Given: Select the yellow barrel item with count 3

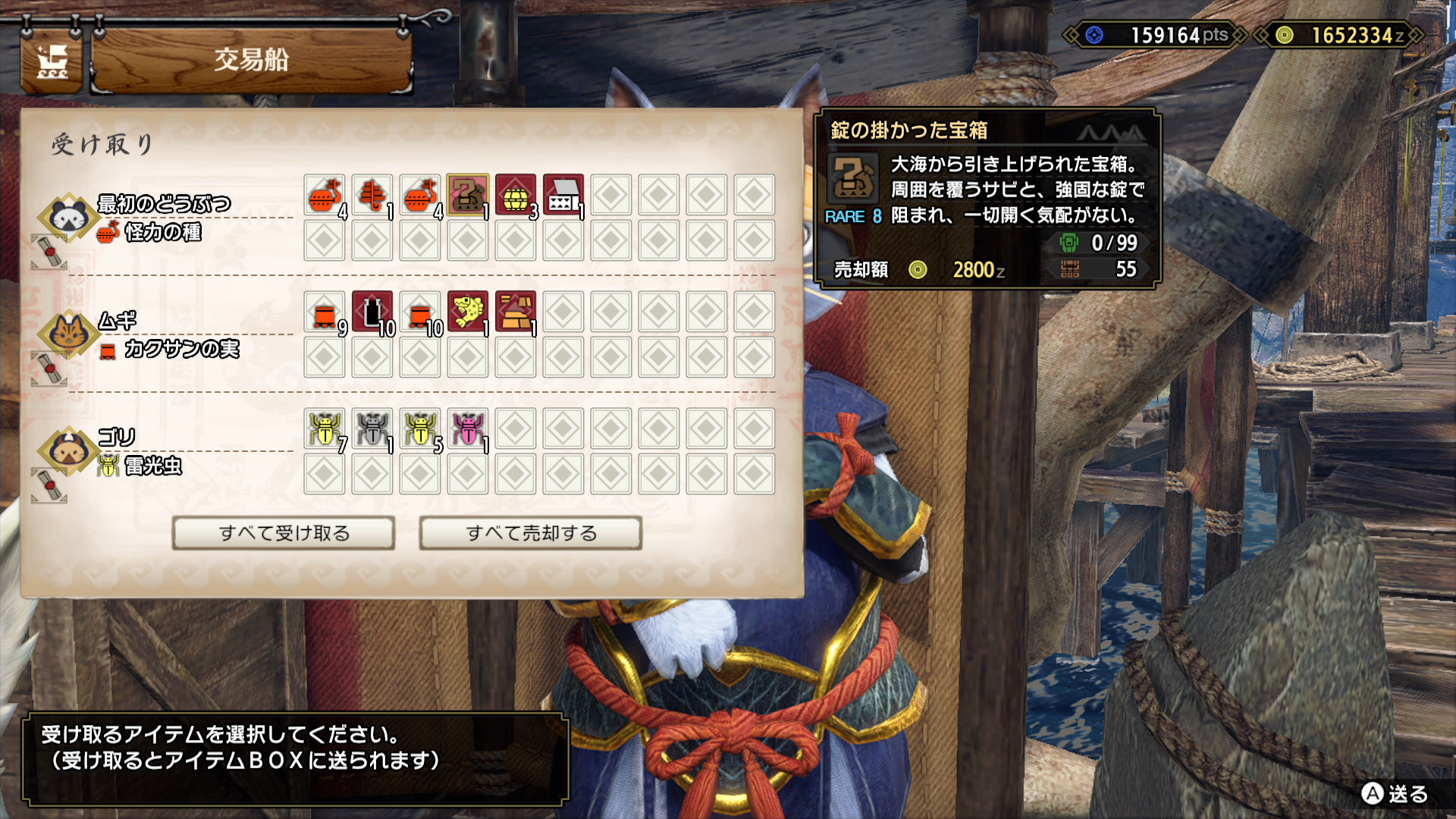Looking at the screenshot, I should point(516,196).
